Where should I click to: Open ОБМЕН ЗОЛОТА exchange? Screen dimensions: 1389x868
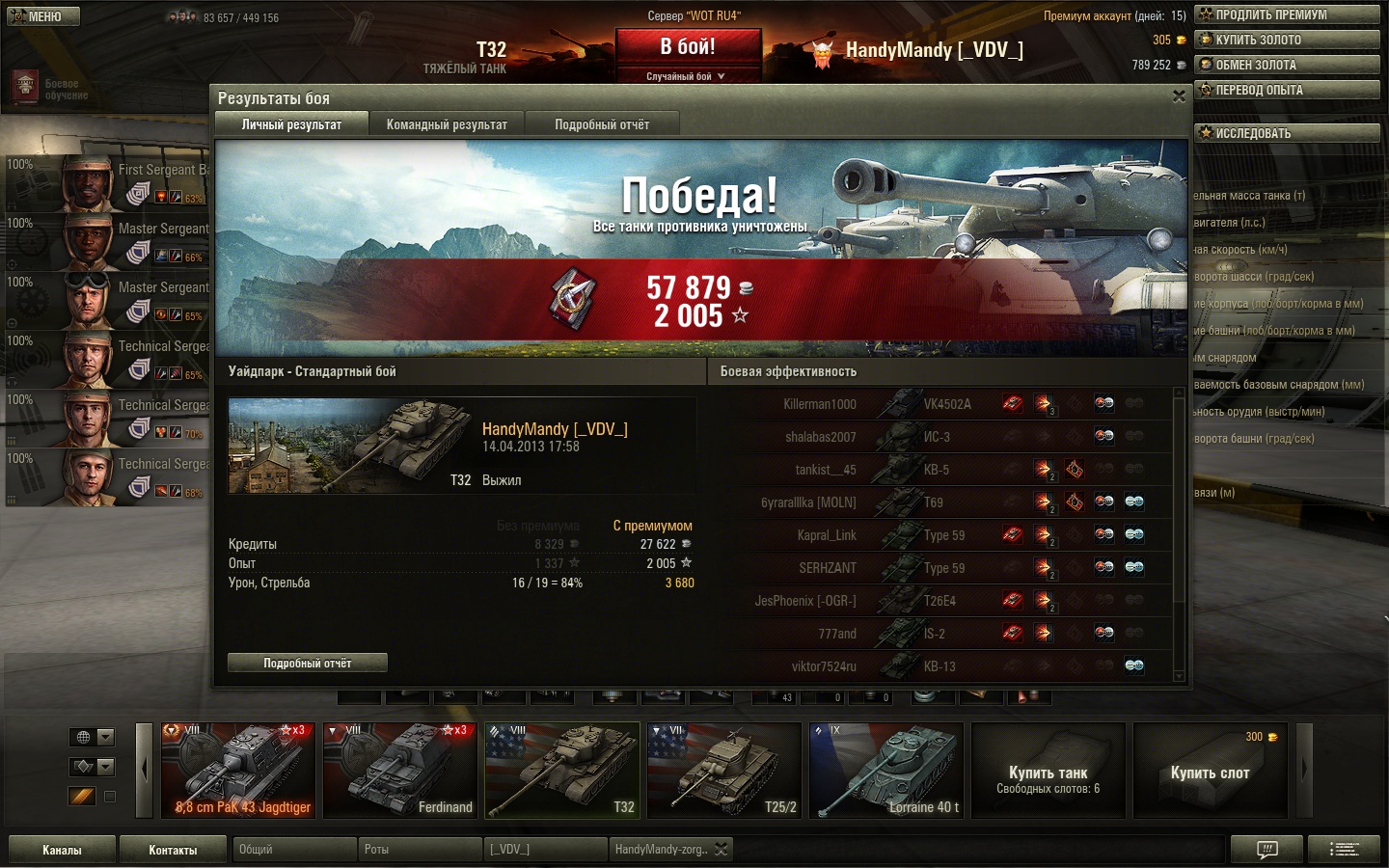[x=1287, y=65]
